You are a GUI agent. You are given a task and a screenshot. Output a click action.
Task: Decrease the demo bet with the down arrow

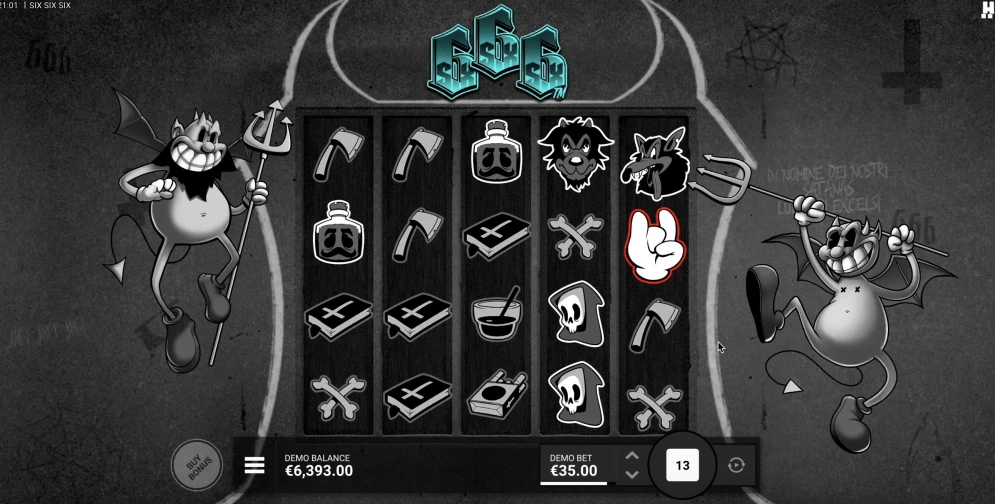[x=631, y=474]
